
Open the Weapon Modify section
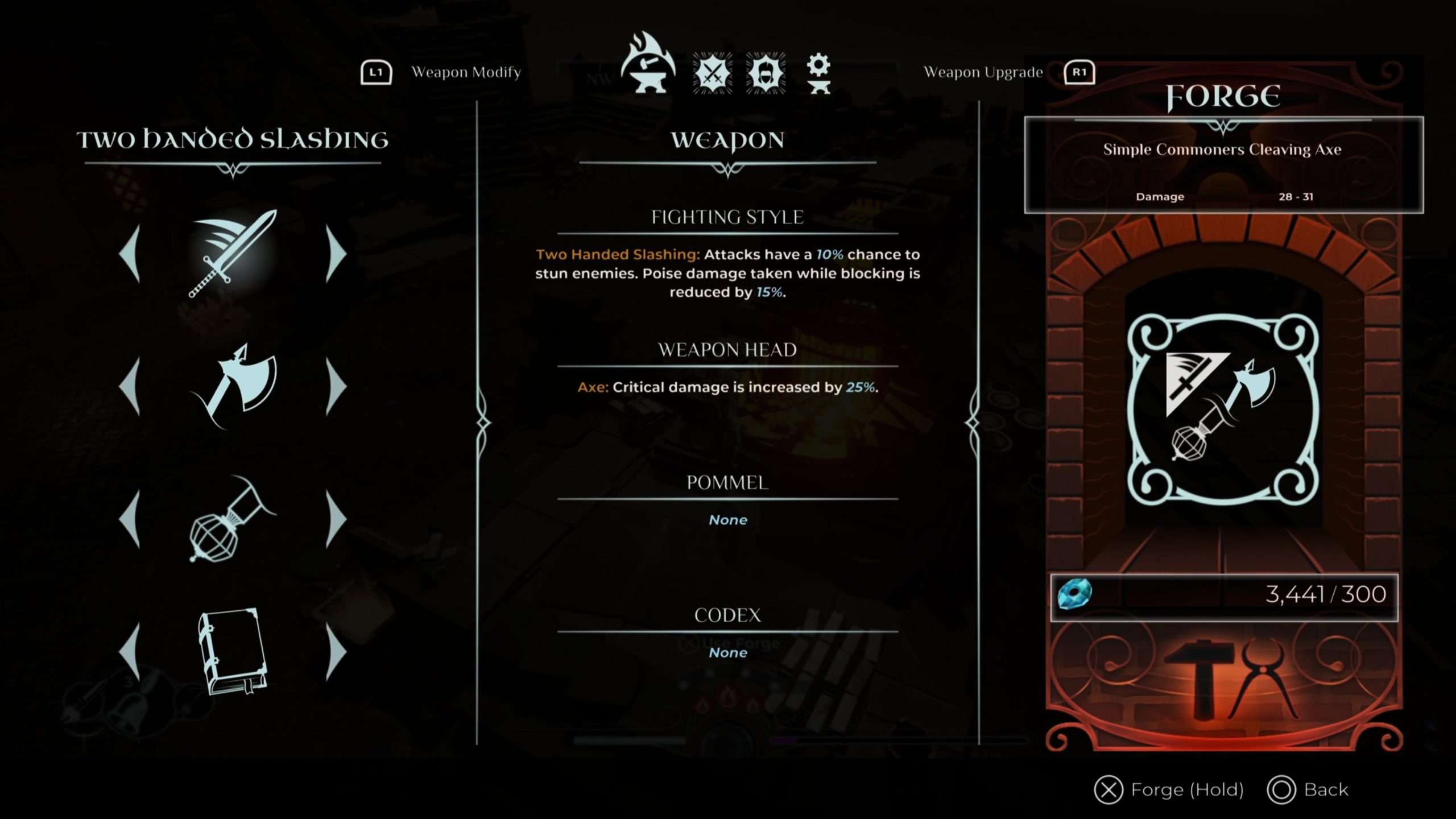click(x=441, y=72)
